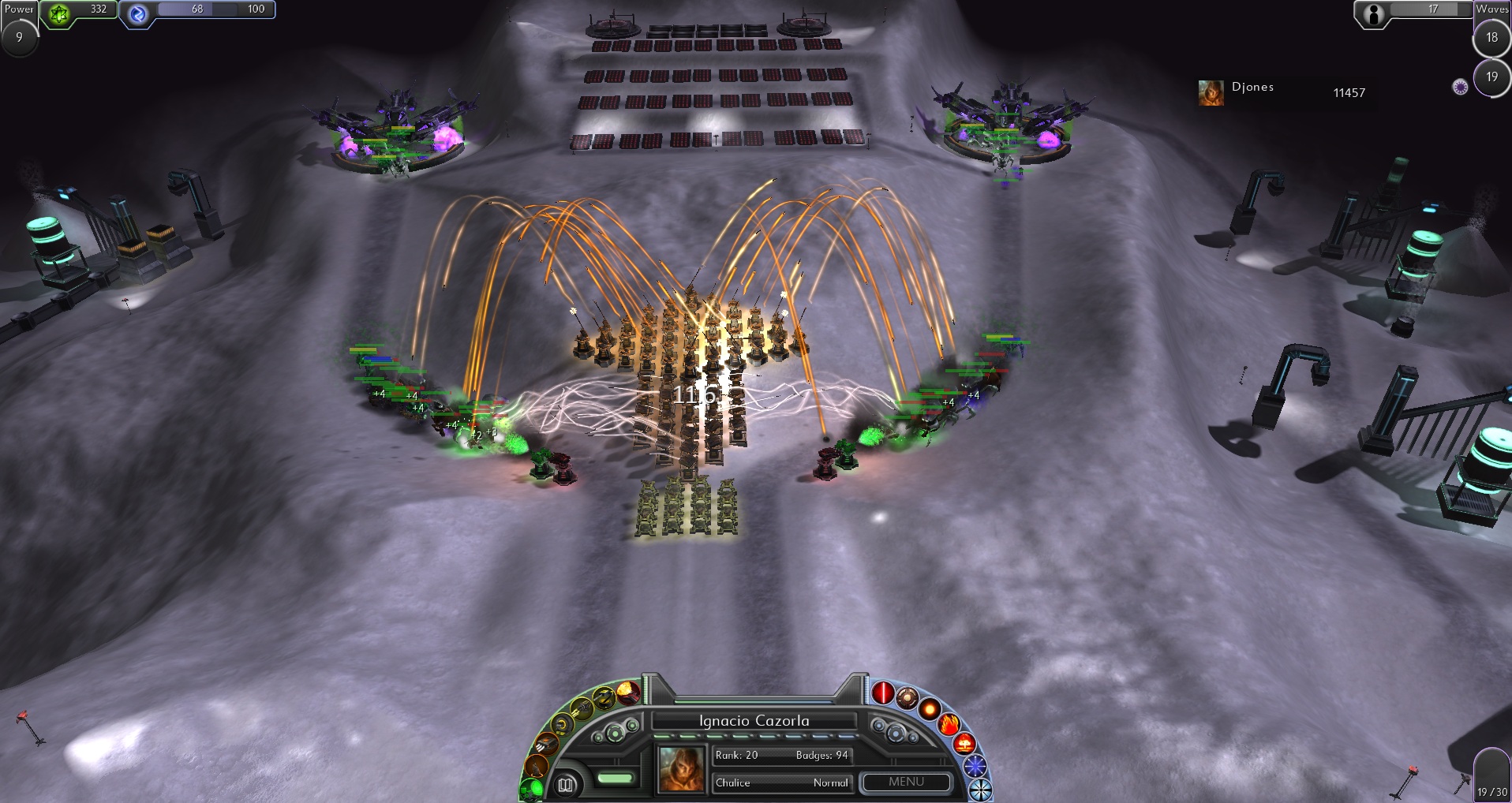Activate the red laser beam ability

pos(882,693)
